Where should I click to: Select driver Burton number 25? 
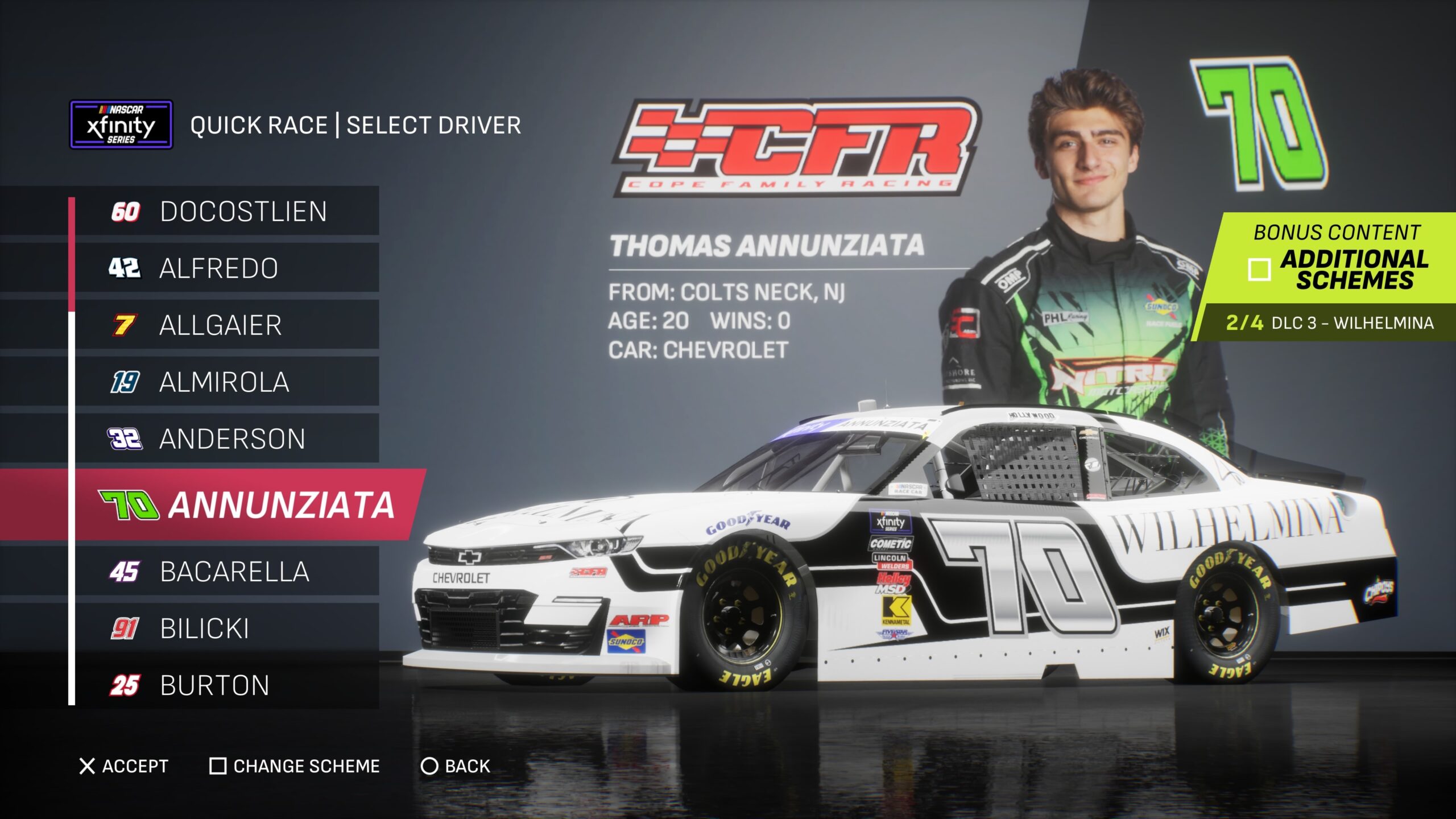coord(227,685)
